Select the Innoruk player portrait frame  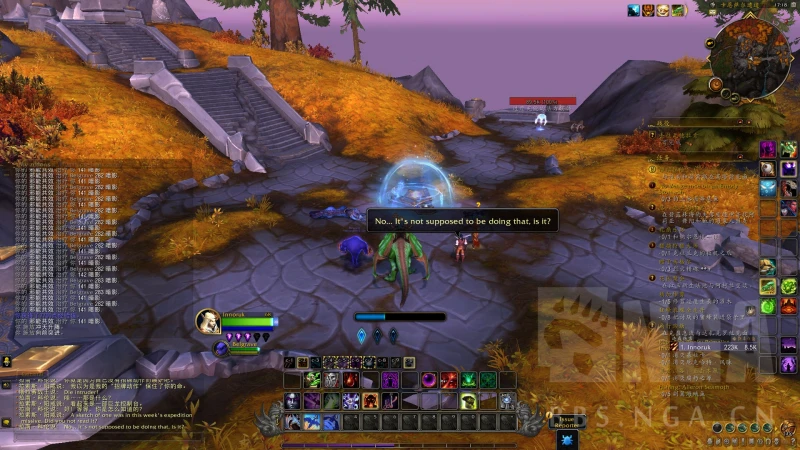click(x=209, y=320)
